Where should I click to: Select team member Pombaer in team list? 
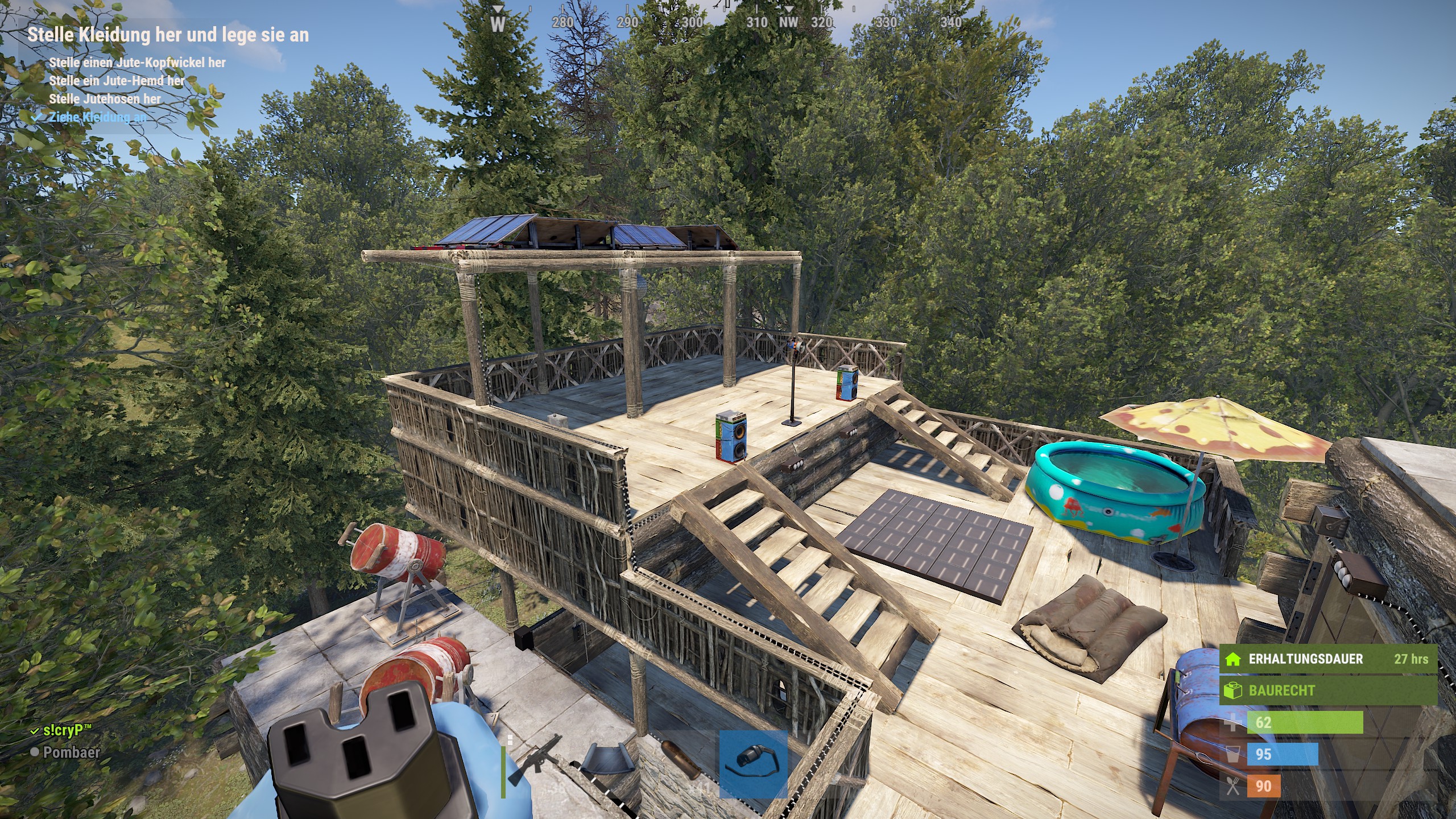[x=71, y=752]
